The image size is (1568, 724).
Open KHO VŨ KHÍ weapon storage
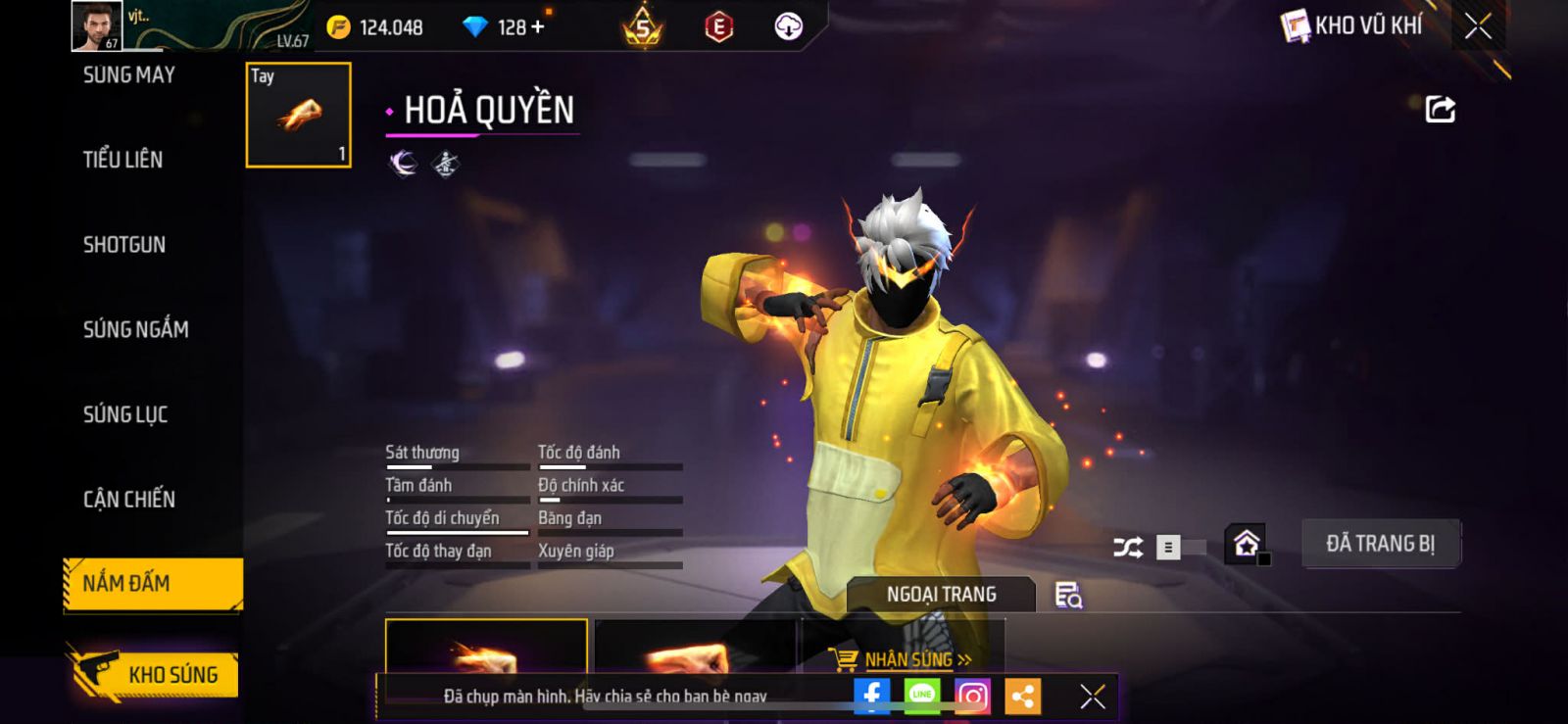click(x=1352, y=25)
